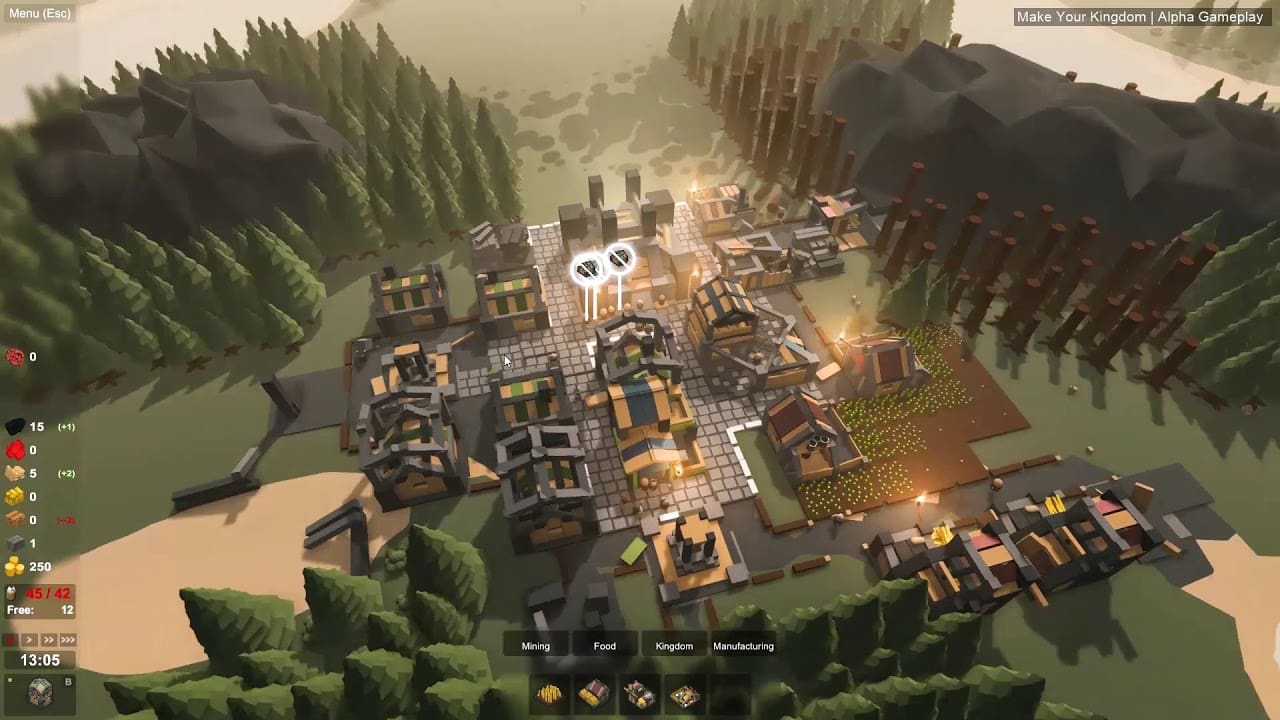Pause the game with the red button
The image size is (1280, 720).
[11, 640]
